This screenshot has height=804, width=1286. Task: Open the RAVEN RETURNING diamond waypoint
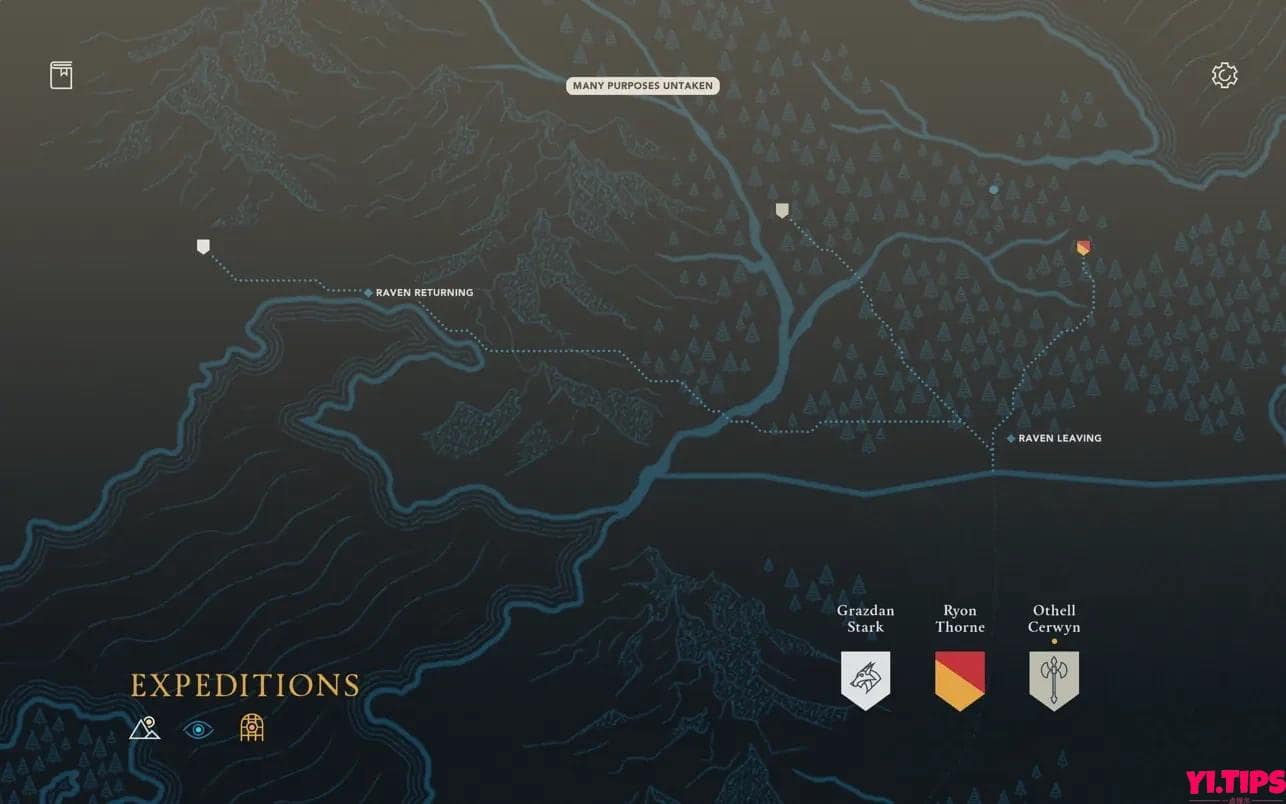click(x=367, y=292)
